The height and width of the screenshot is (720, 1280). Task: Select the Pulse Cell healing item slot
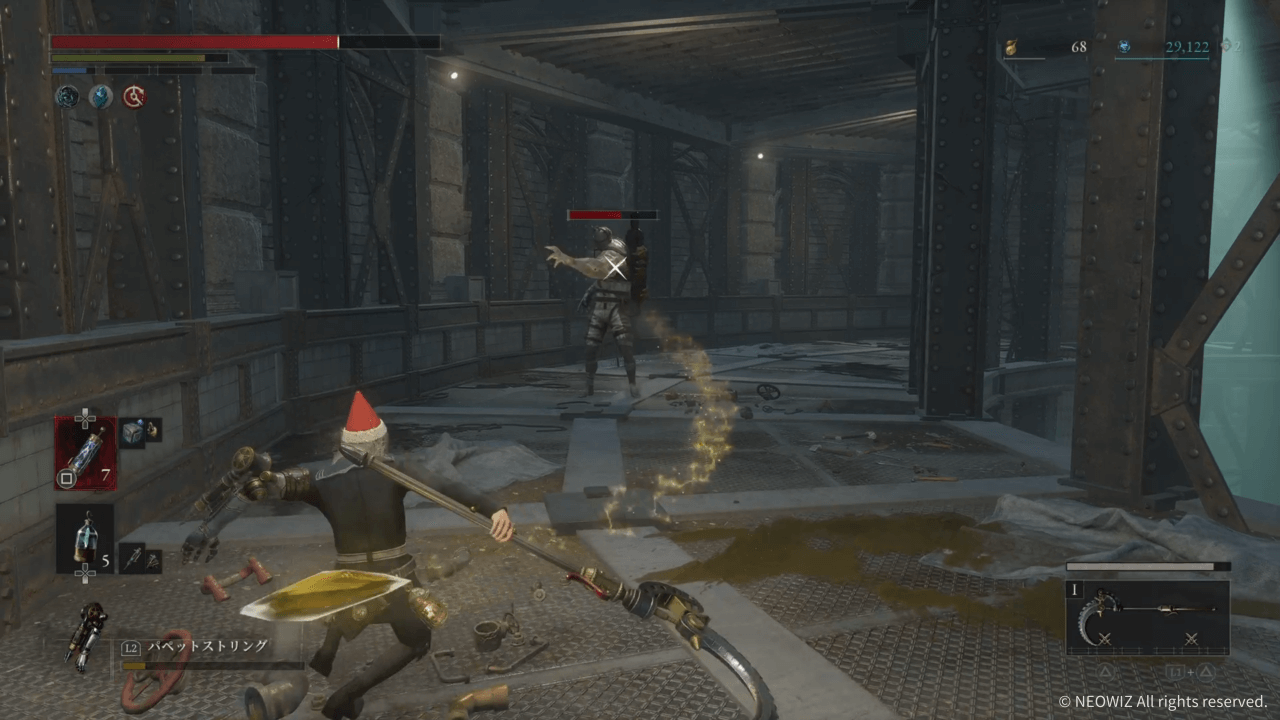(x=84, y=452)
